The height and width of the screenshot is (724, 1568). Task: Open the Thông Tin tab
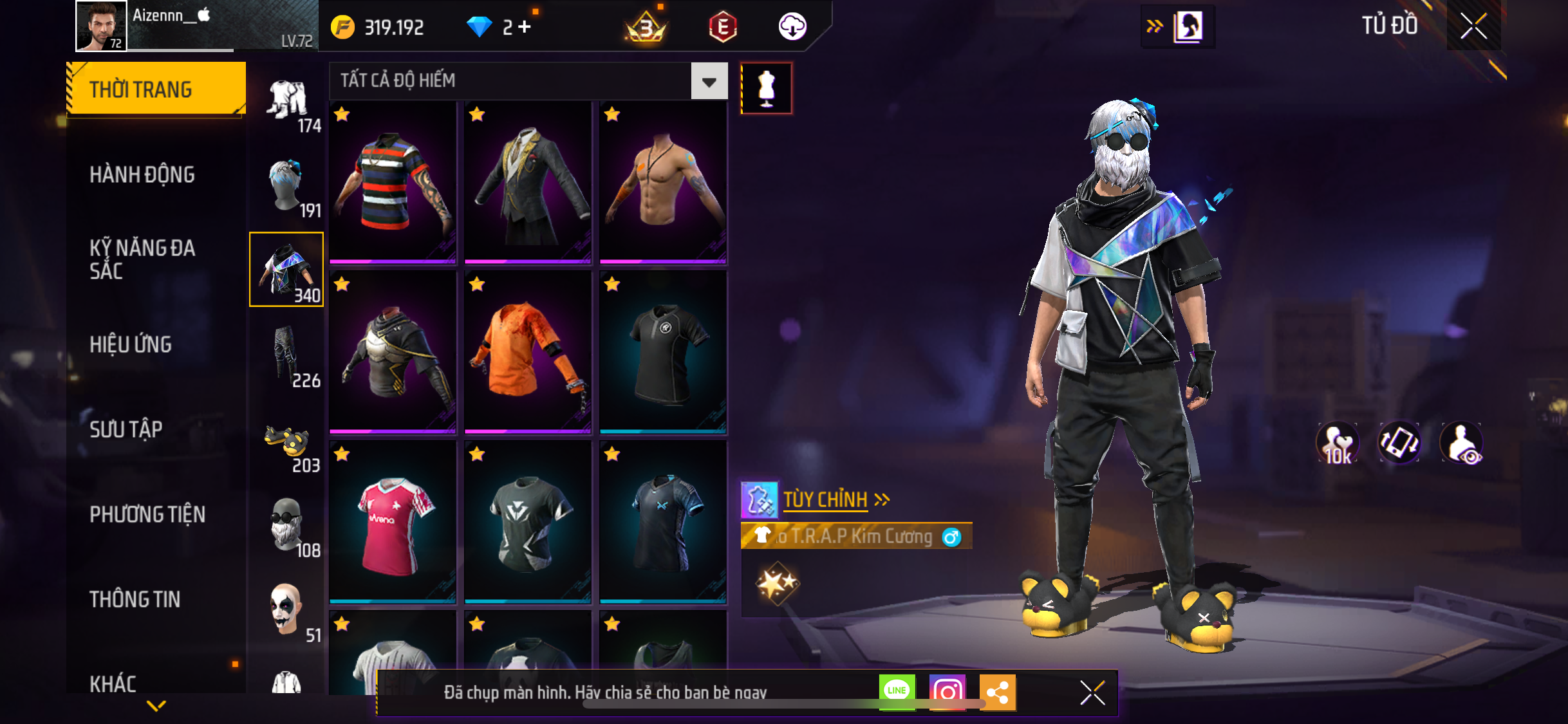point(135,599)
